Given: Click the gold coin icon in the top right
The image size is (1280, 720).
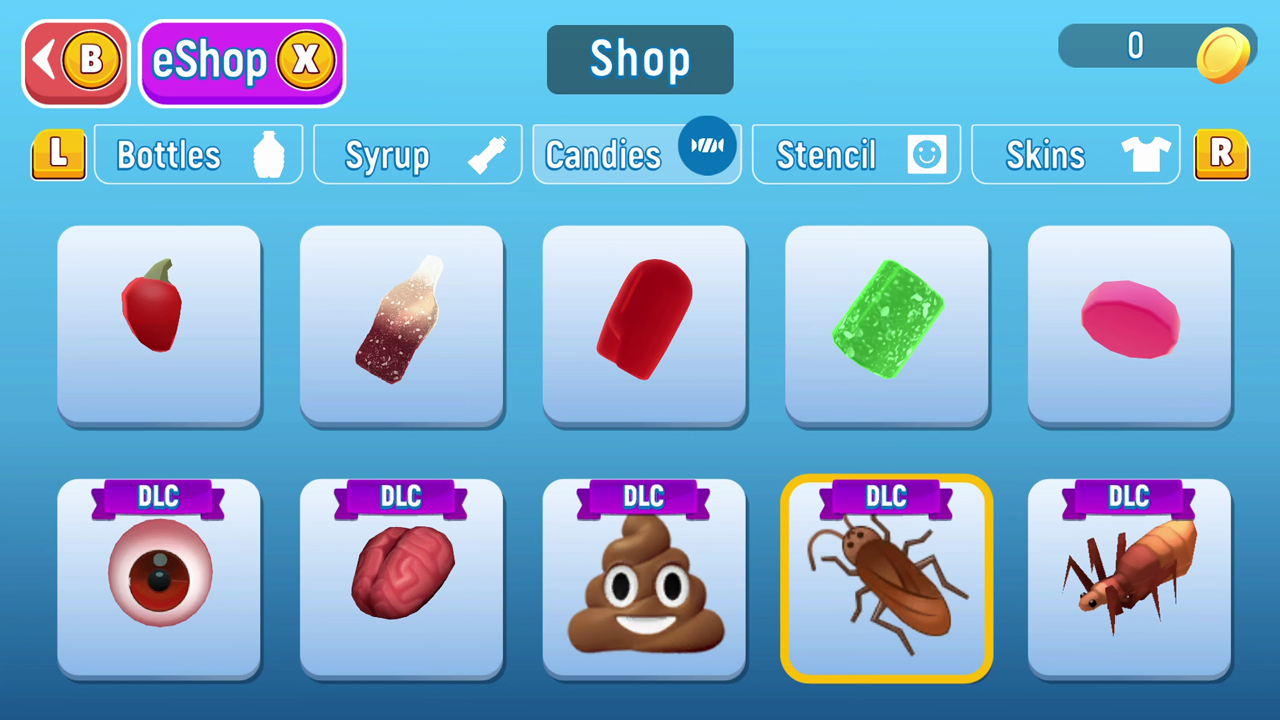Looking at the screenshot, I should tap(1225, 55).
